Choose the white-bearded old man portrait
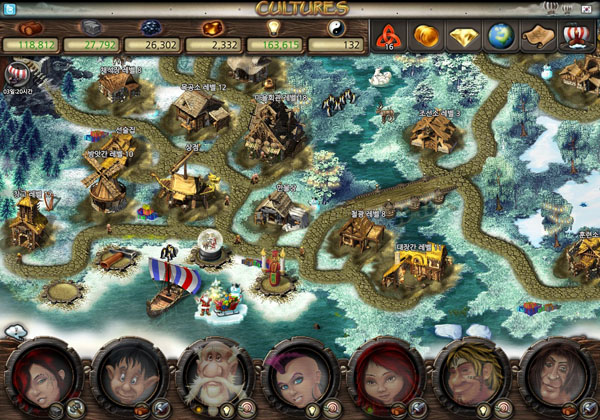Viewport: 600px width, 420px height. (x=214, y=379)
